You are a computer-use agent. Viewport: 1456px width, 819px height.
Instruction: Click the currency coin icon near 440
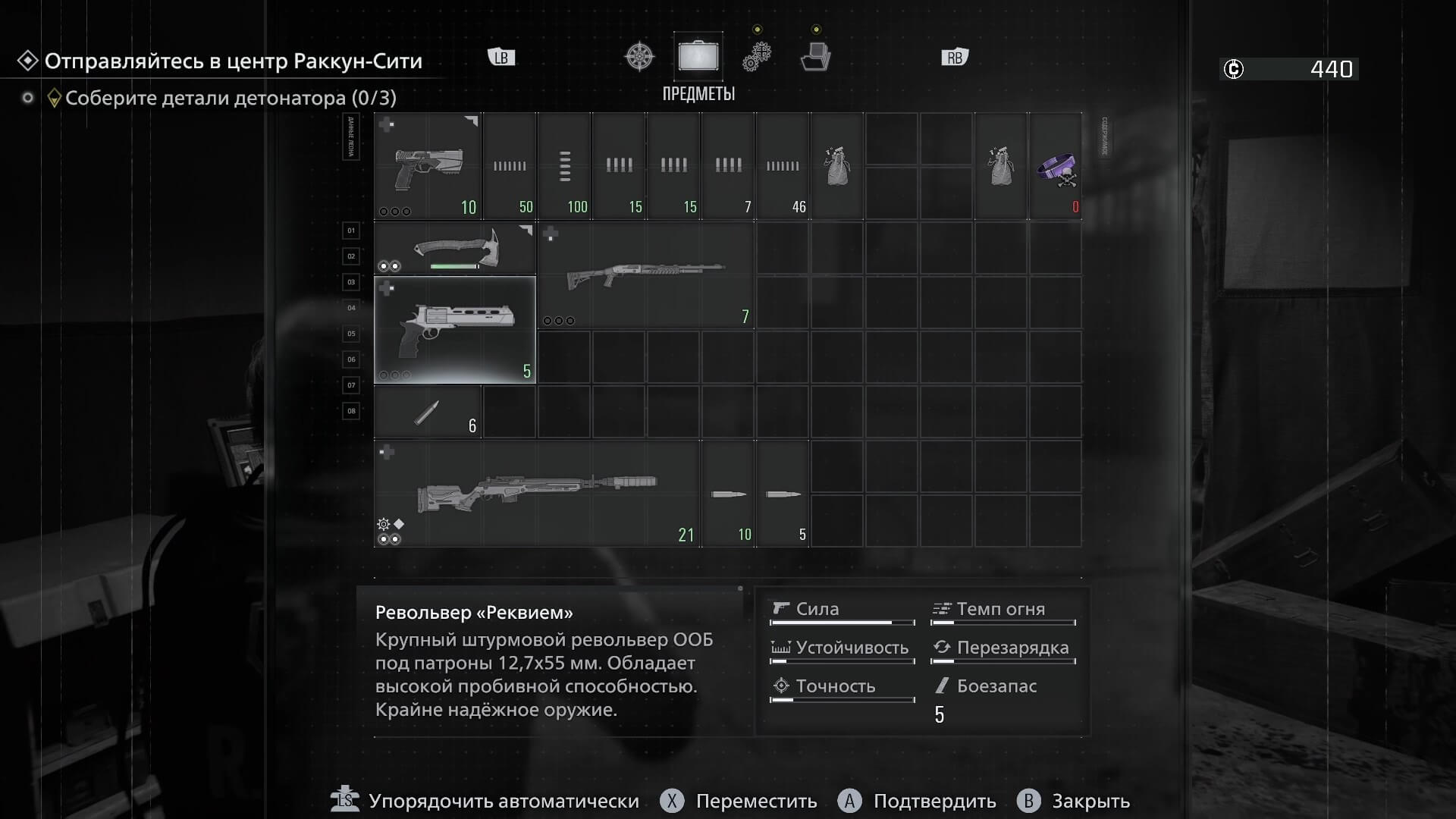1234,69
